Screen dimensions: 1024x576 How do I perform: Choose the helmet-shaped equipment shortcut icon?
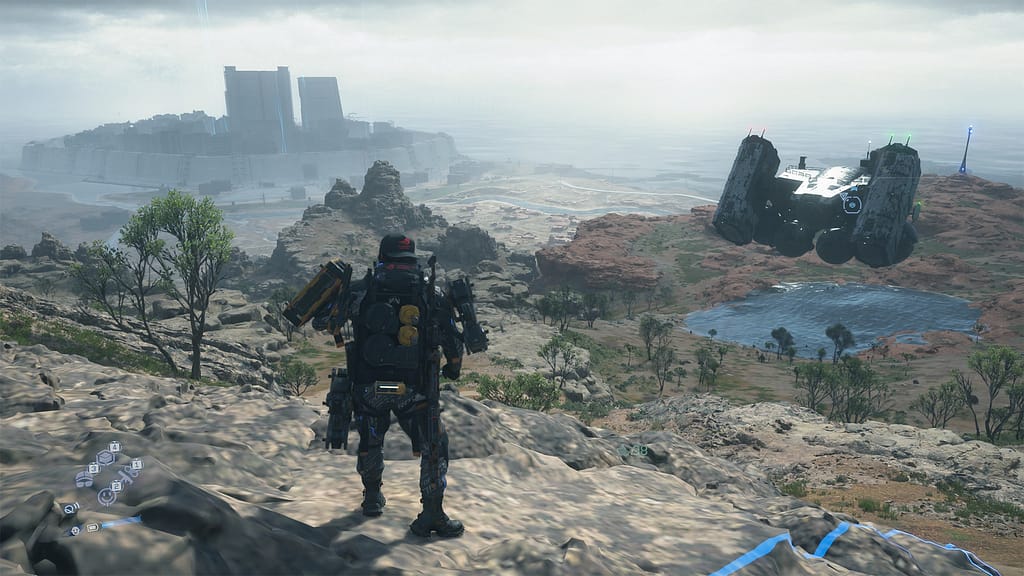tap(84, 479)
